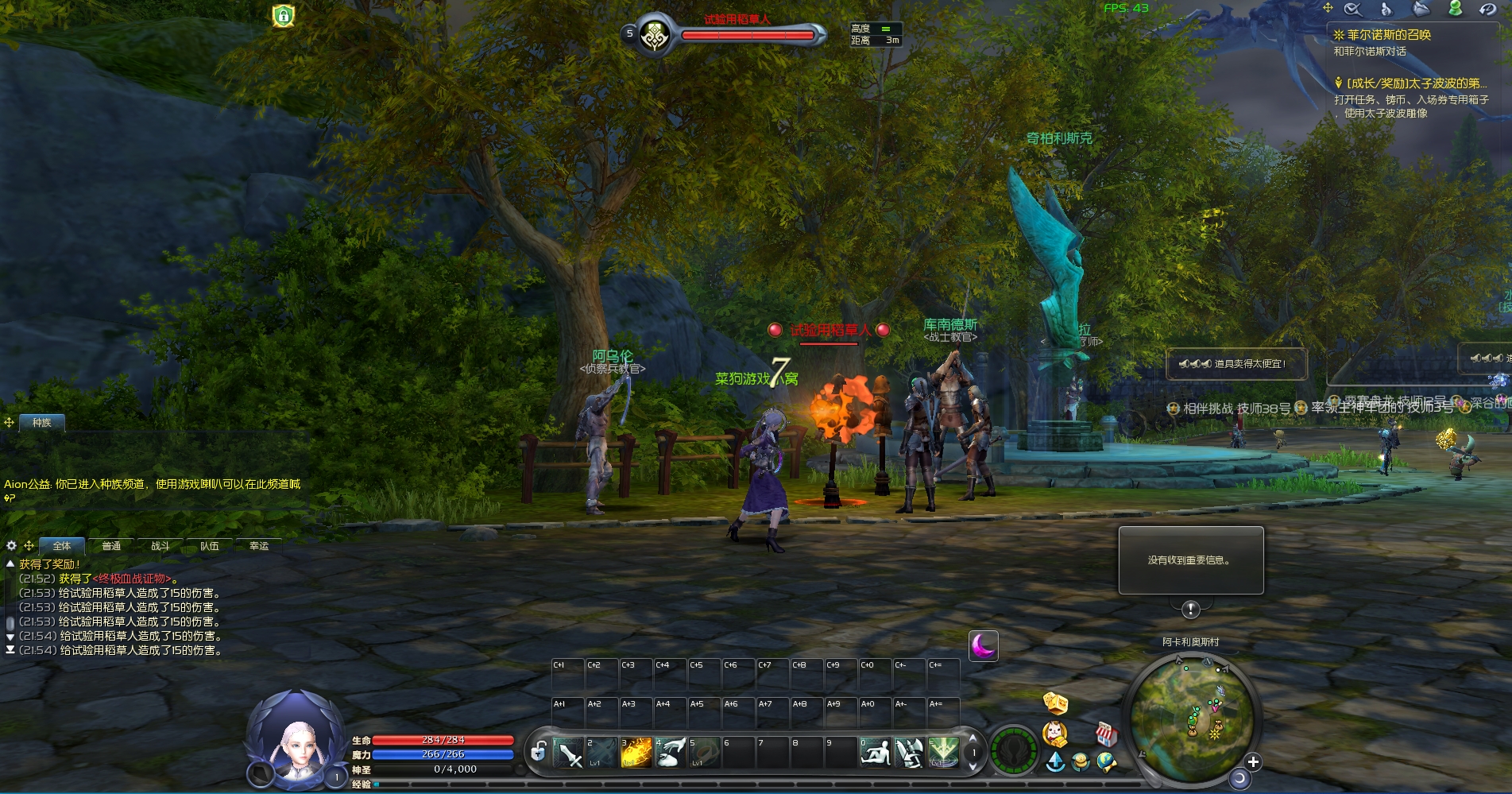Open the thumbs-up icon in top bar
The height and width of the screenshot is (794, 1512).
[1386, 9]
